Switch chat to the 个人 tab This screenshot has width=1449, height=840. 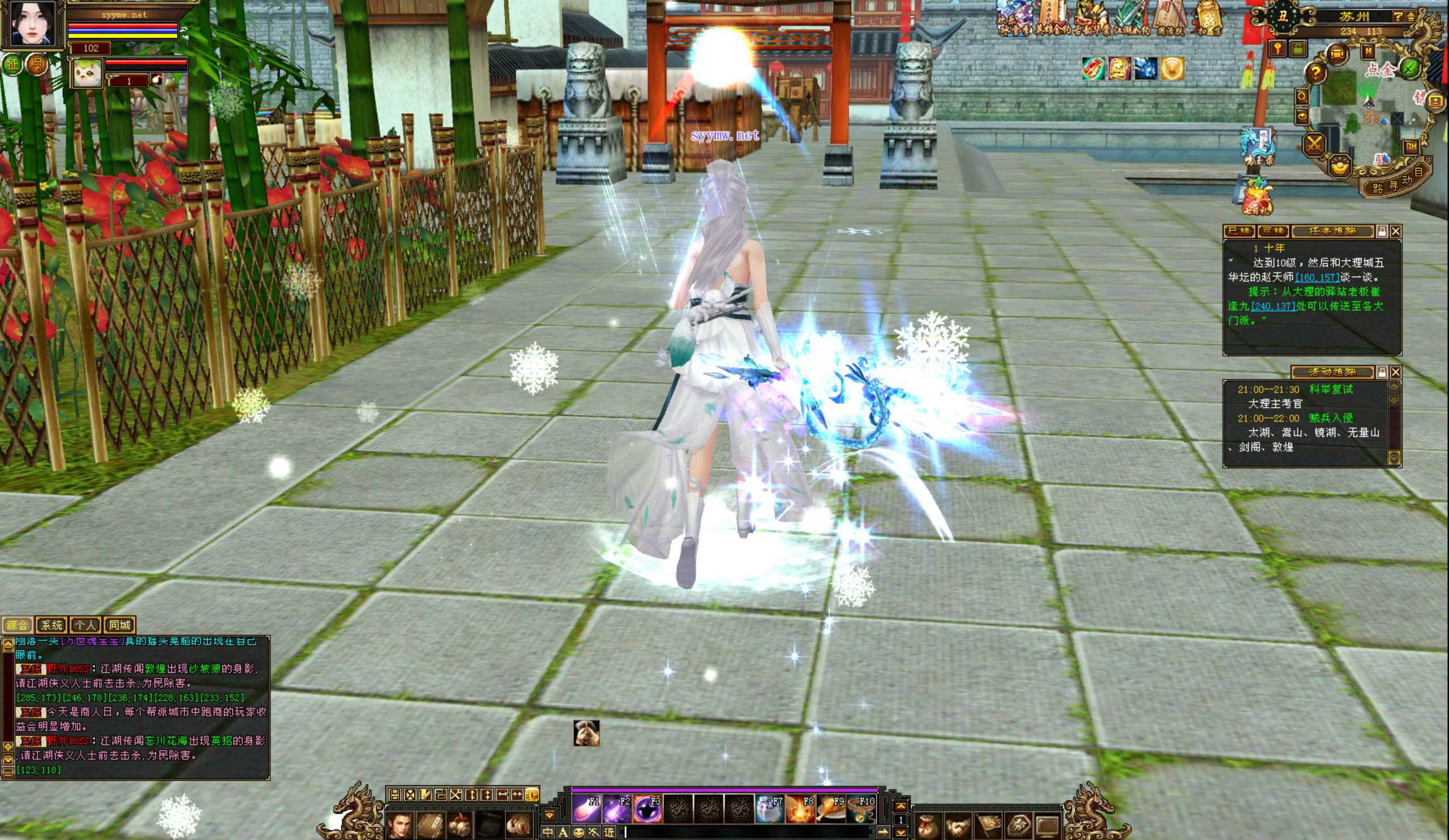pos(85,625)
